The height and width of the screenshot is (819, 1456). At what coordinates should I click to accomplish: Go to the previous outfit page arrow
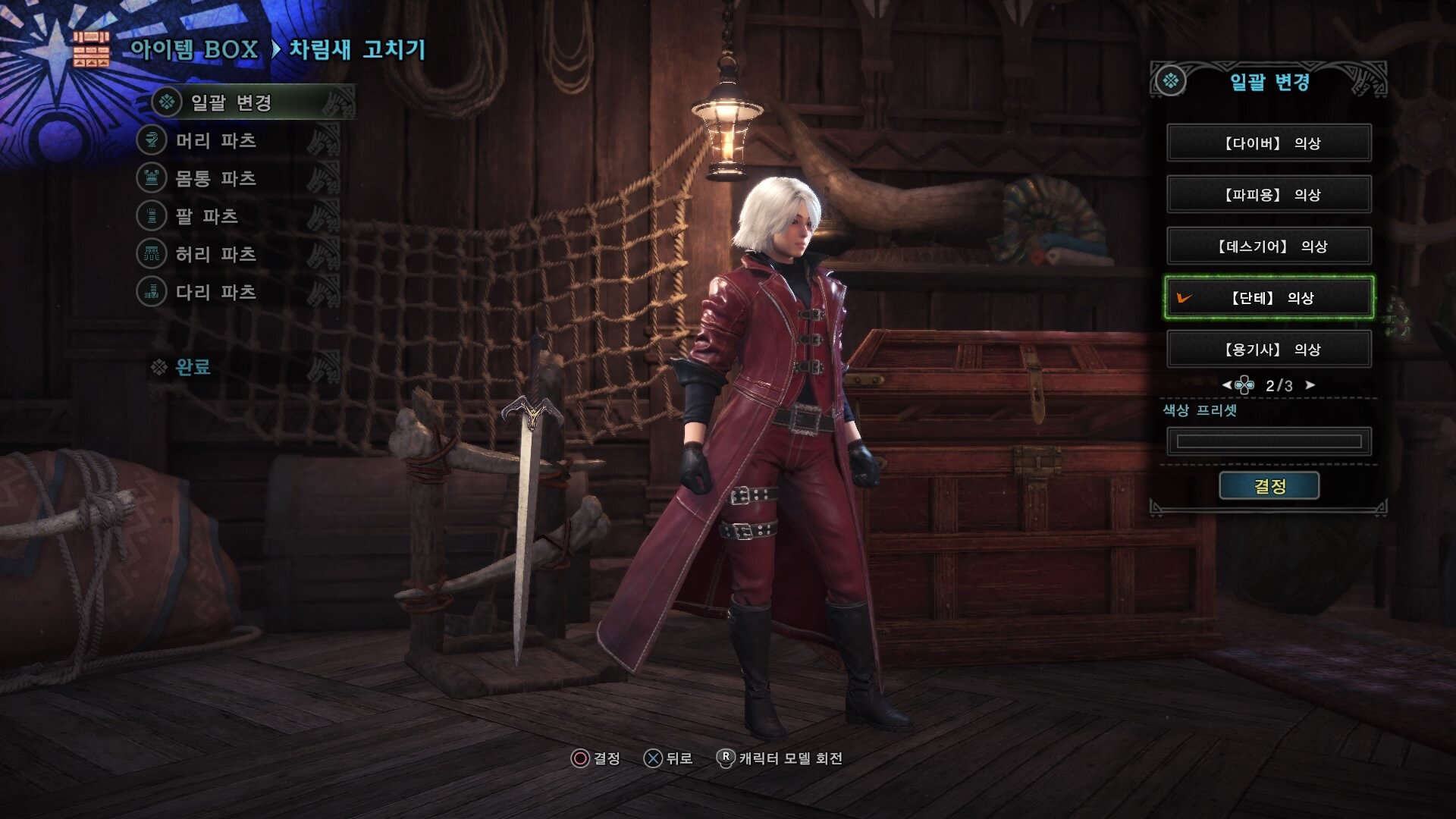[1226, 385]
